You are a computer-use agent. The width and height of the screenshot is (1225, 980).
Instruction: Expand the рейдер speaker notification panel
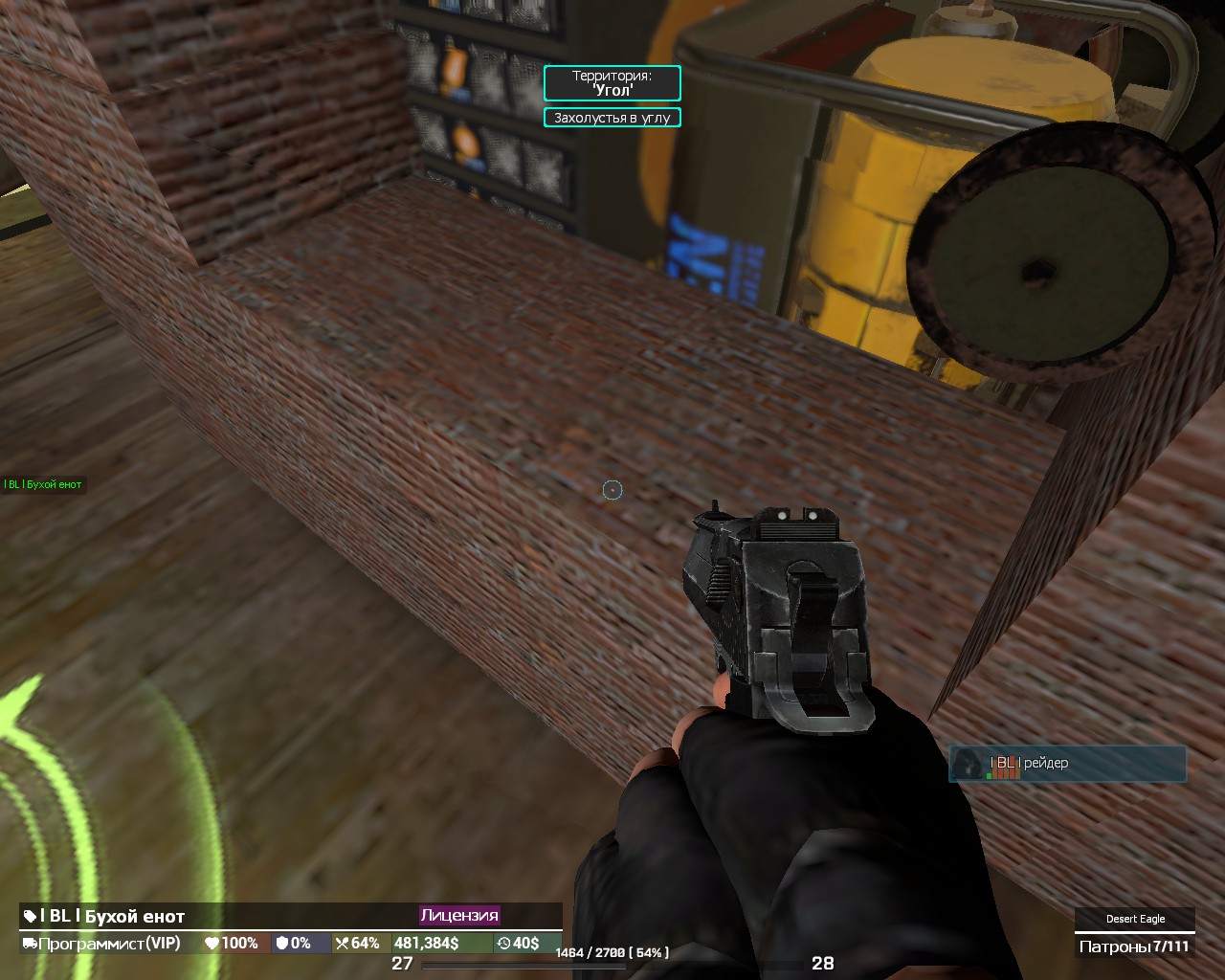coord(1067,764)
